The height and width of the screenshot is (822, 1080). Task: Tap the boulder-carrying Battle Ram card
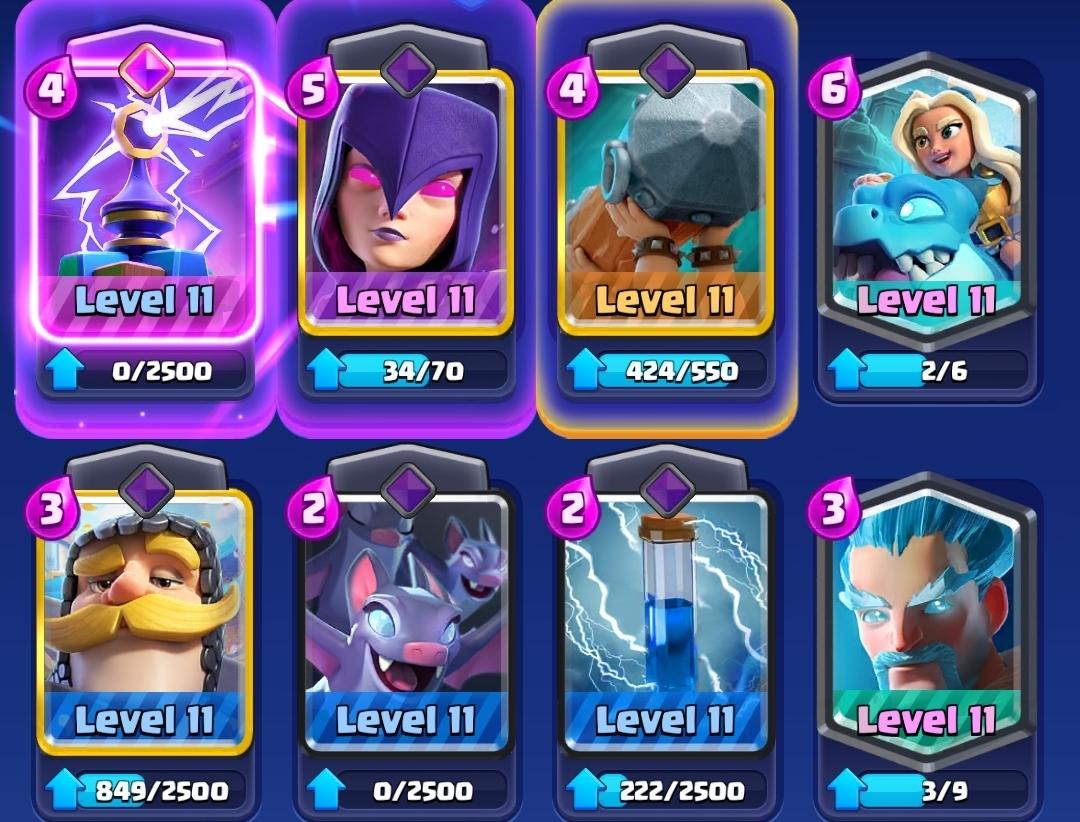tap(665, 200)
